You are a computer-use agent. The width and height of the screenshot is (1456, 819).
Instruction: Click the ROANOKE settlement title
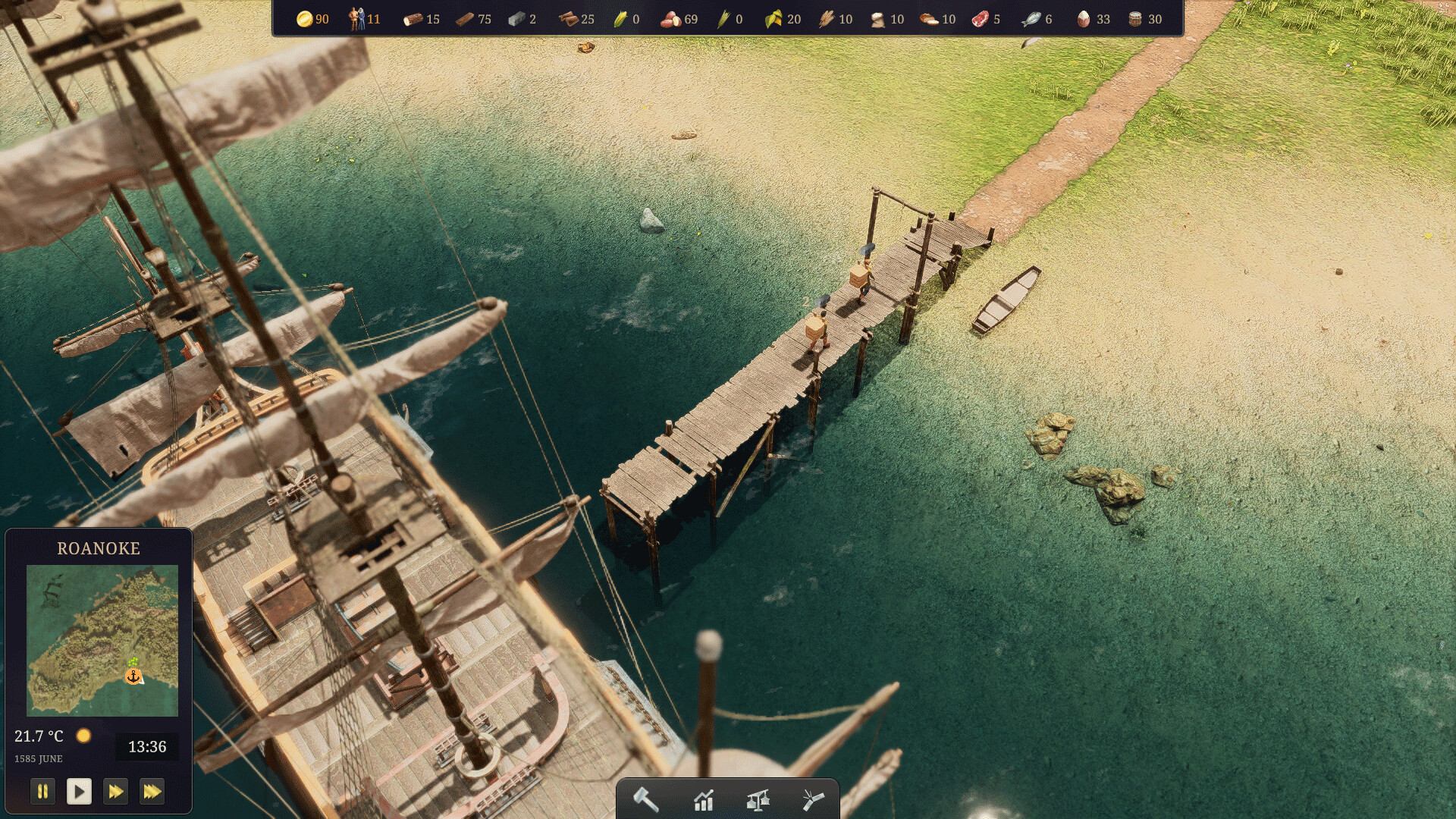(x=99, y=548)
